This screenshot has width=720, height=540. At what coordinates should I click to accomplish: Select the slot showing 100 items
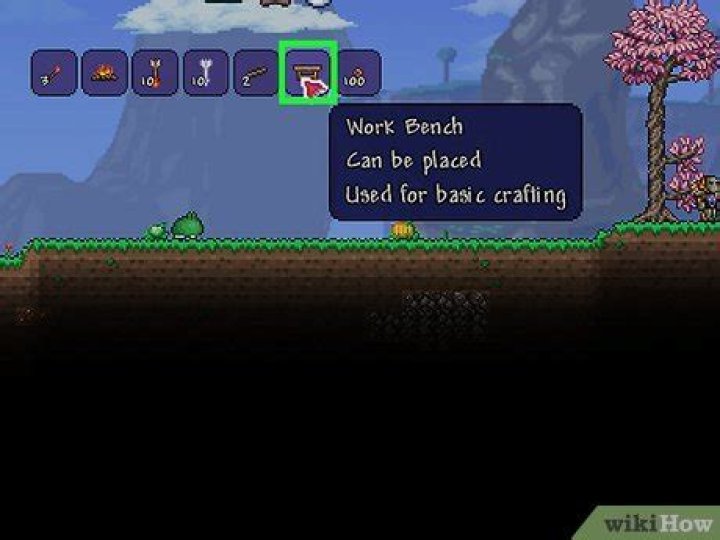coord(357,73)
